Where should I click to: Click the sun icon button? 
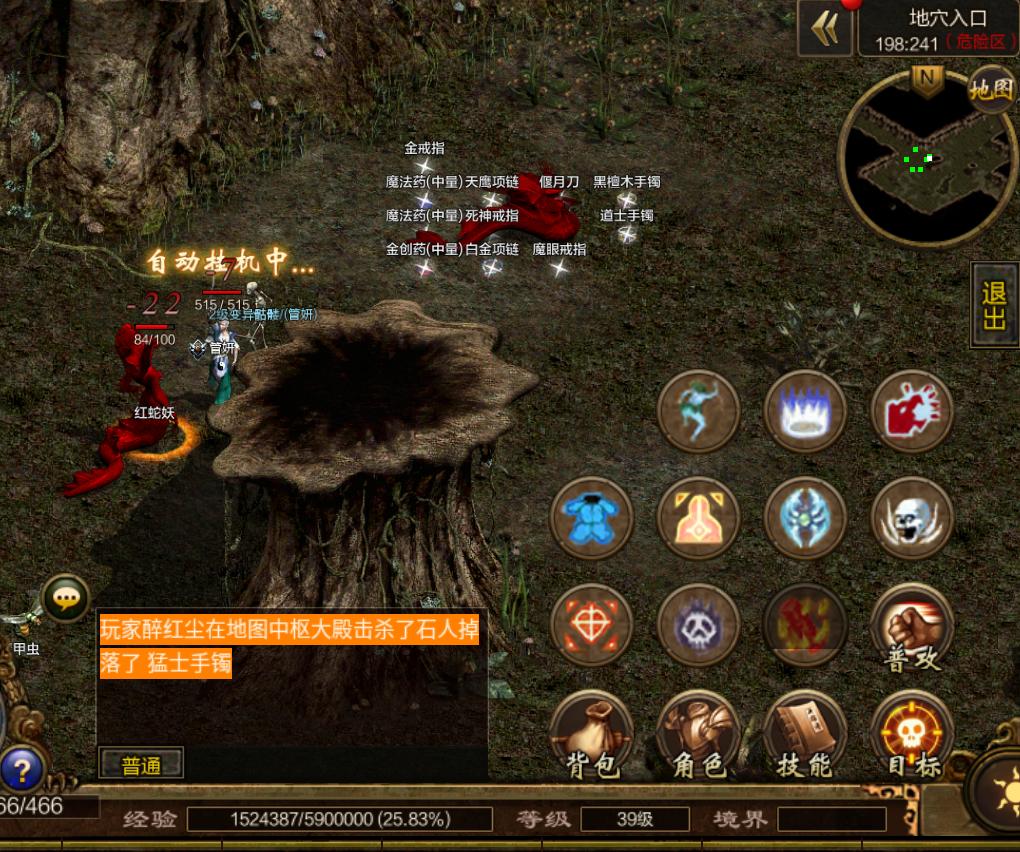[x=999, y=783]
